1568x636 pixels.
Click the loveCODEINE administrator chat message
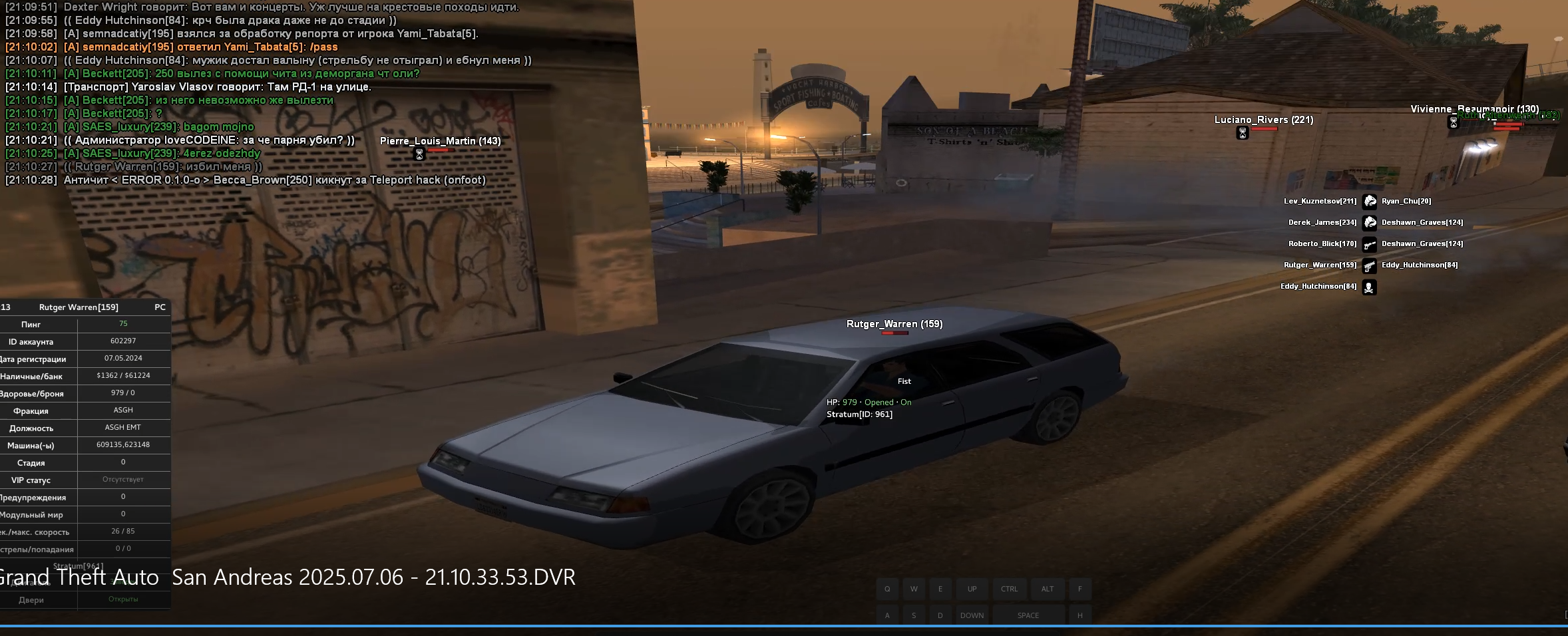(209, 140)
